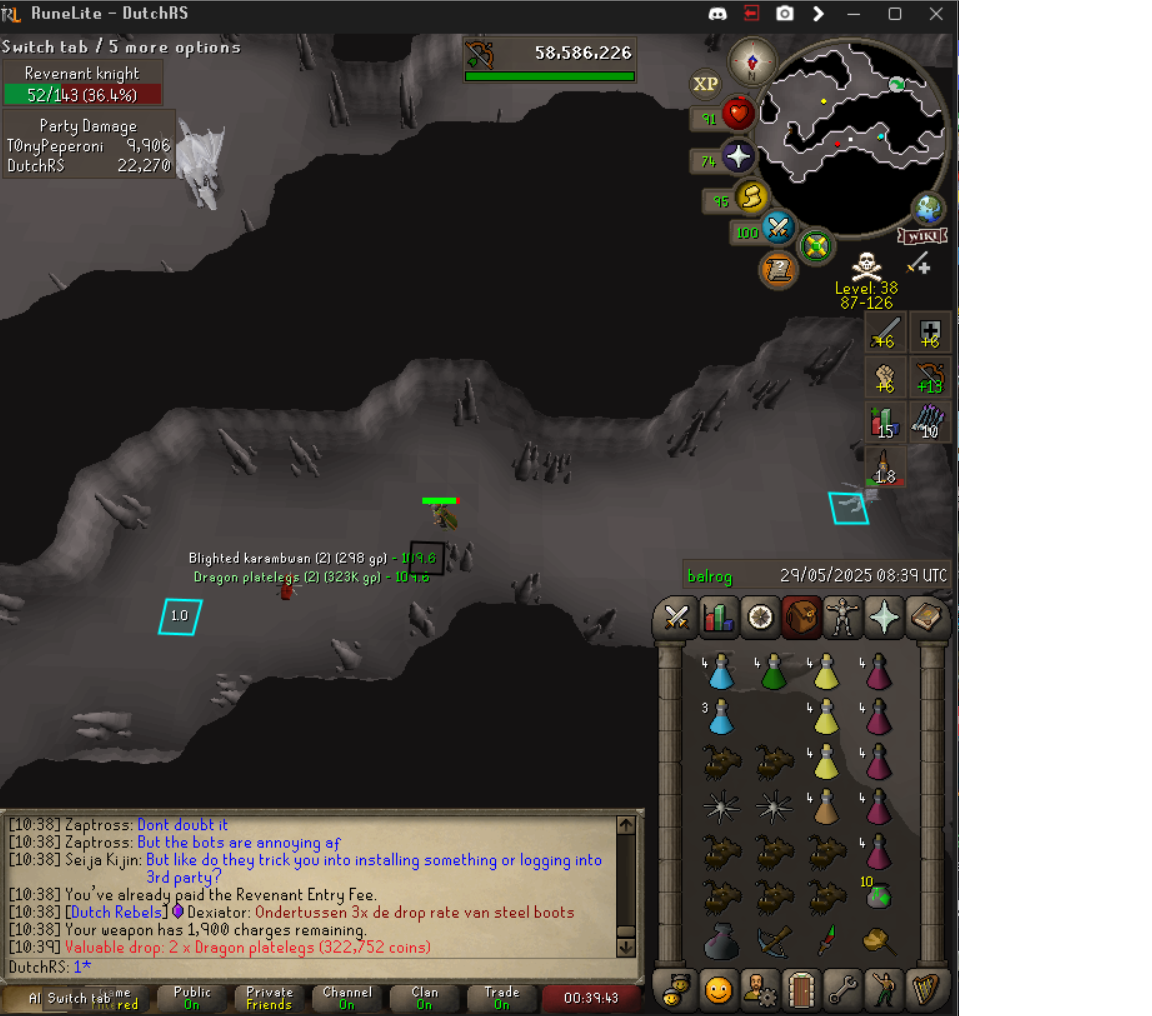The image size is (1152, 1016).
Task: Toggle the Public chat filter
Action: (192, 998)
